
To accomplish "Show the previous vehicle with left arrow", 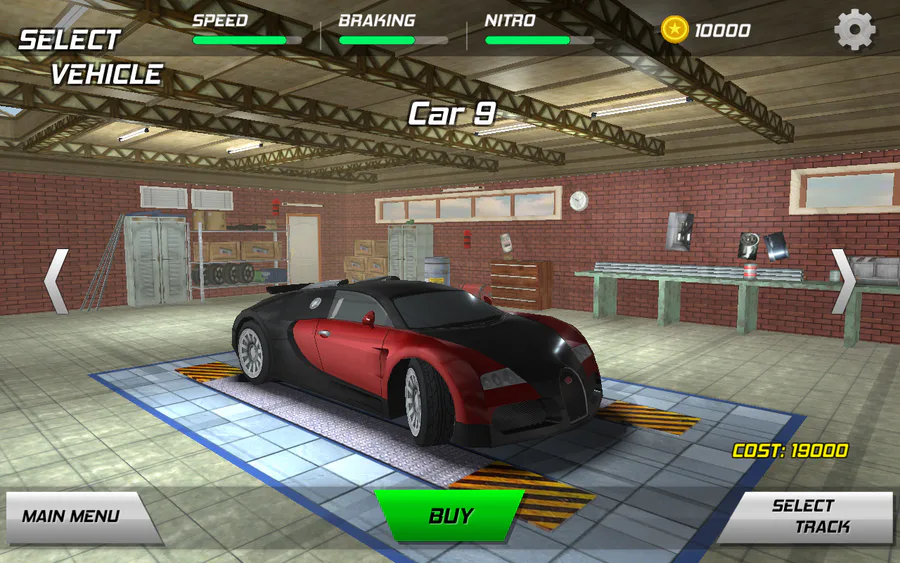I will 56,281.
